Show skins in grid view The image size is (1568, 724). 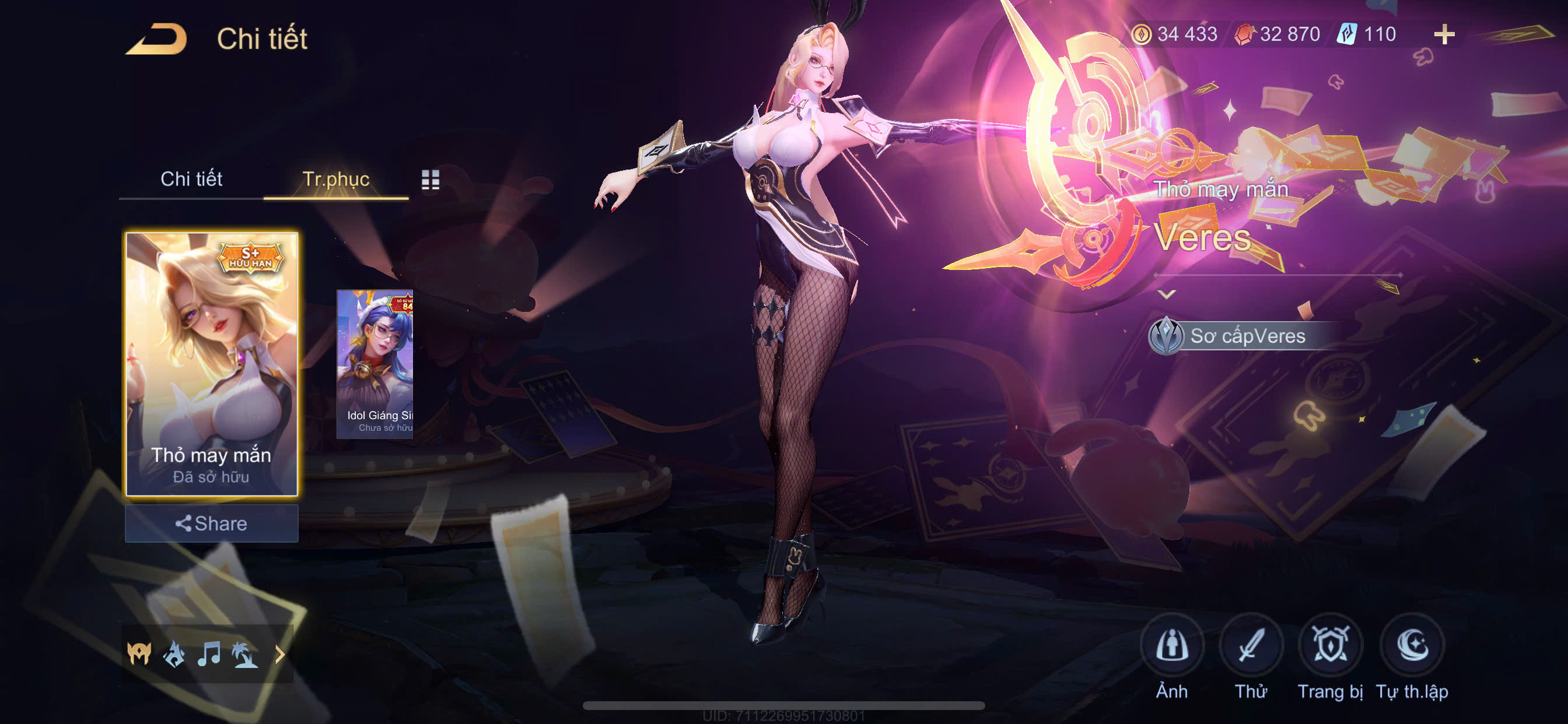tap(430, 180)
